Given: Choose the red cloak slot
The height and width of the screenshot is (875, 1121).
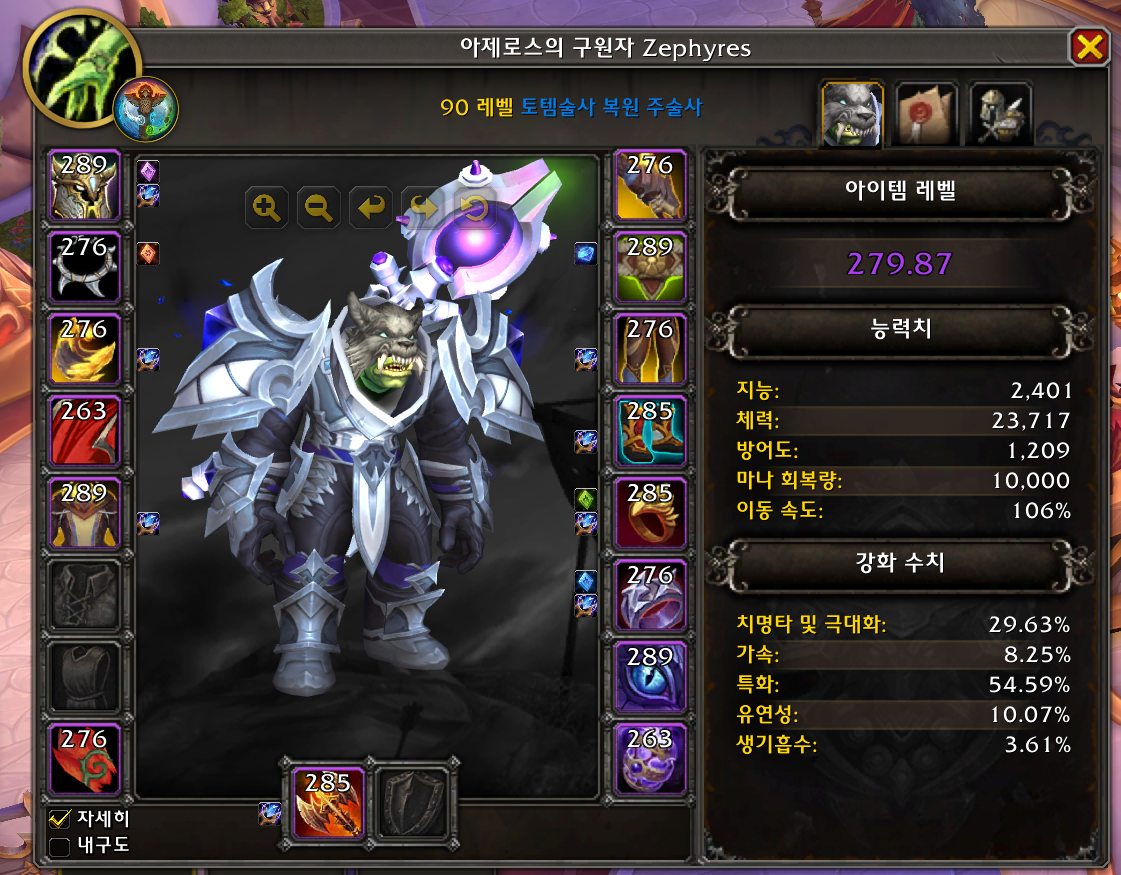Looking at the screenshot, I should coord(84,432).
